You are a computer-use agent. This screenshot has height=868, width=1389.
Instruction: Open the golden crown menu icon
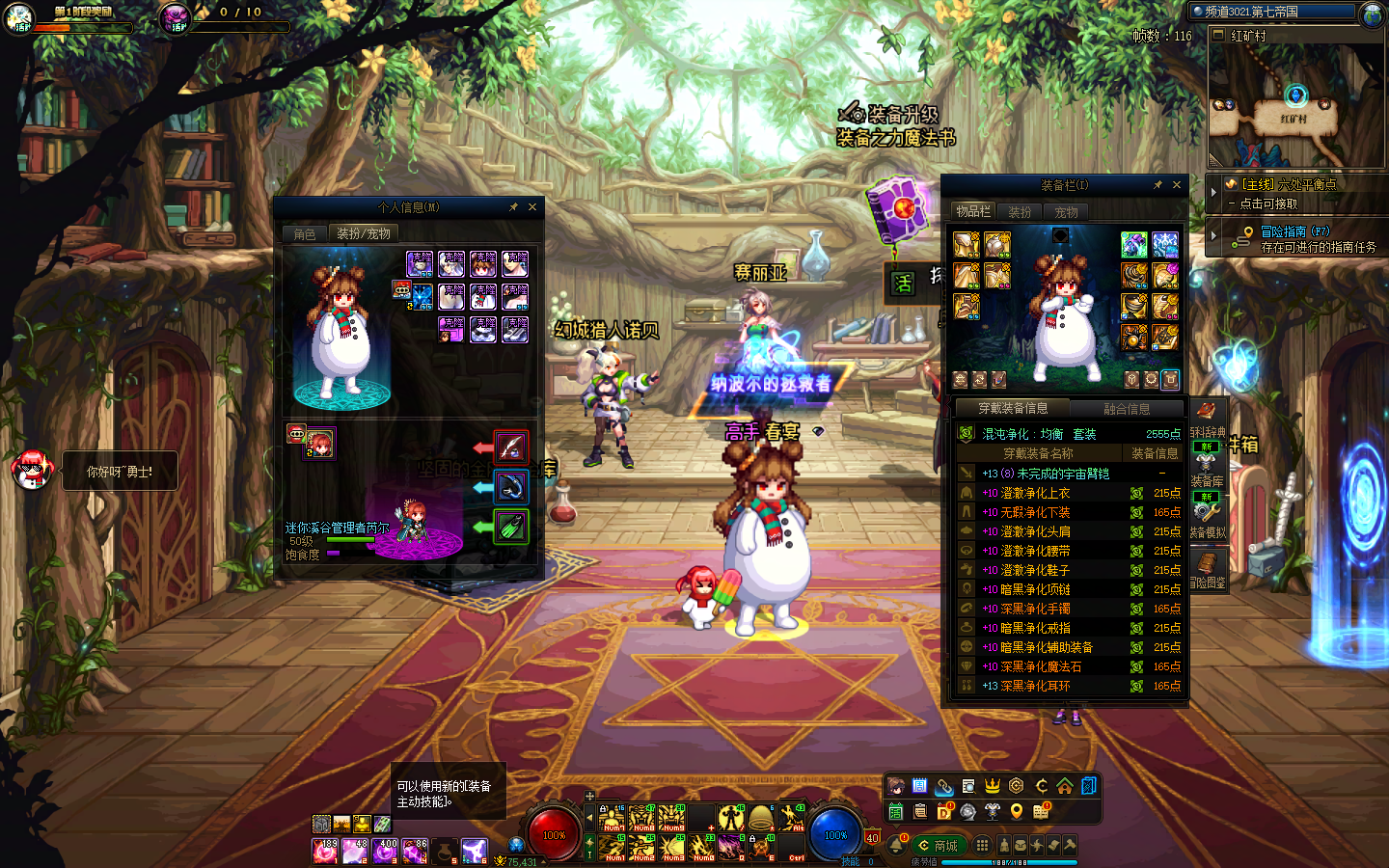coord(992,786)
